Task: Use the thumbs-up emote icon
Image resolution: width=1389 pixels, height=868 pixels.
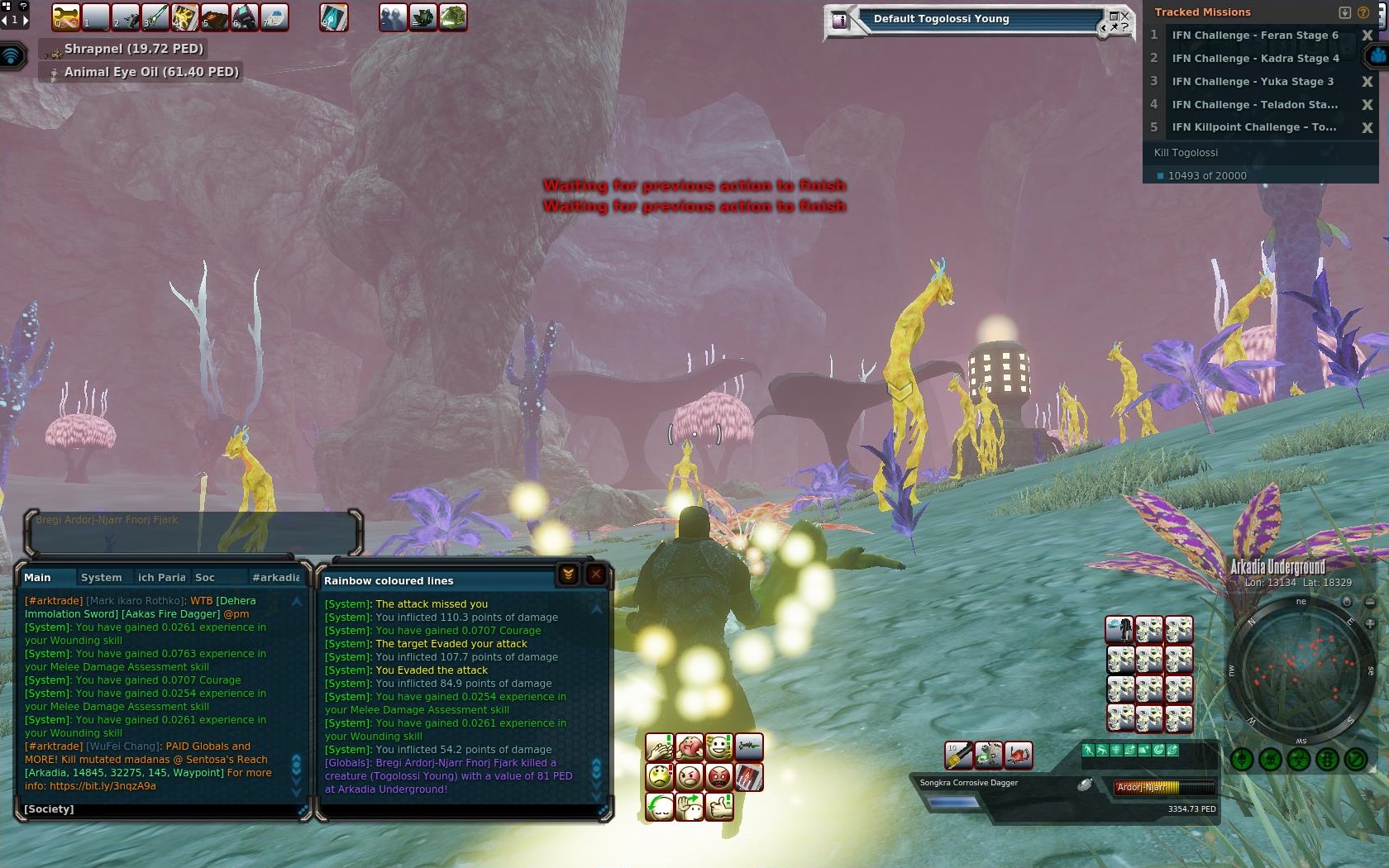Action: (x=718, y=806)
